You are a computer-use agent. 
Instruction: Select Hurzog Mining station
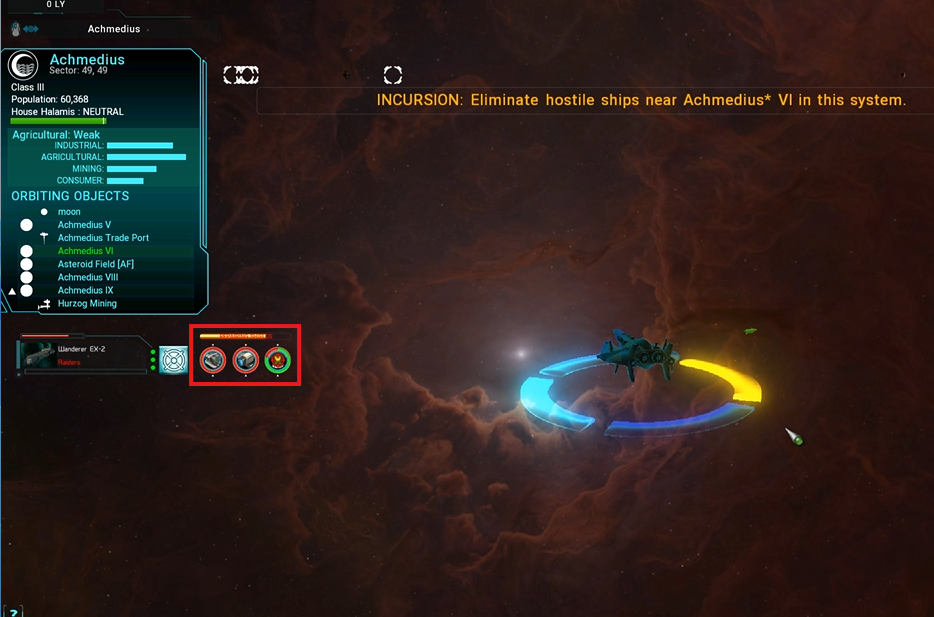pos(87,303)
